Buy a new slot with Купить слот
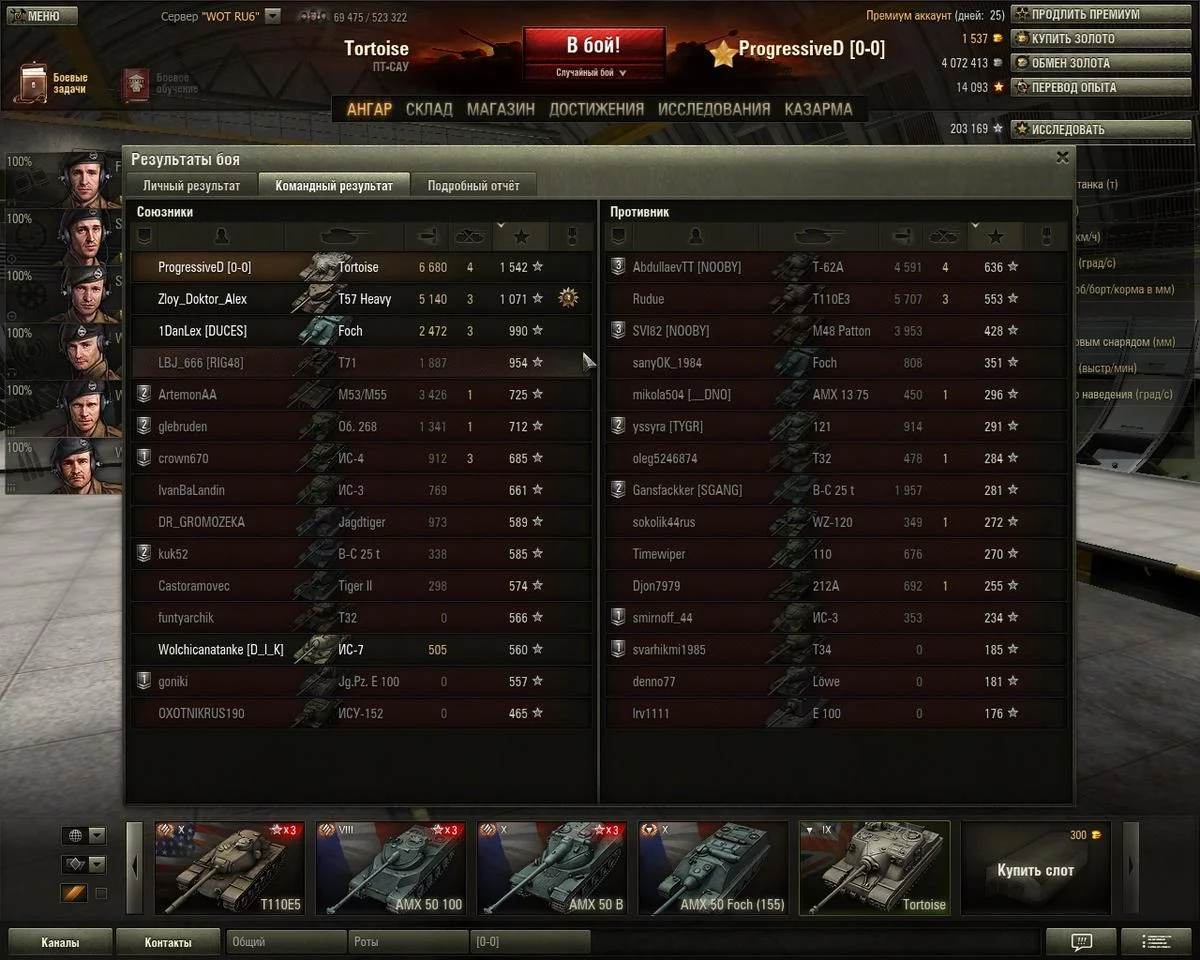This screenshot has width=1200, height=960. (x=1035, y=868)
